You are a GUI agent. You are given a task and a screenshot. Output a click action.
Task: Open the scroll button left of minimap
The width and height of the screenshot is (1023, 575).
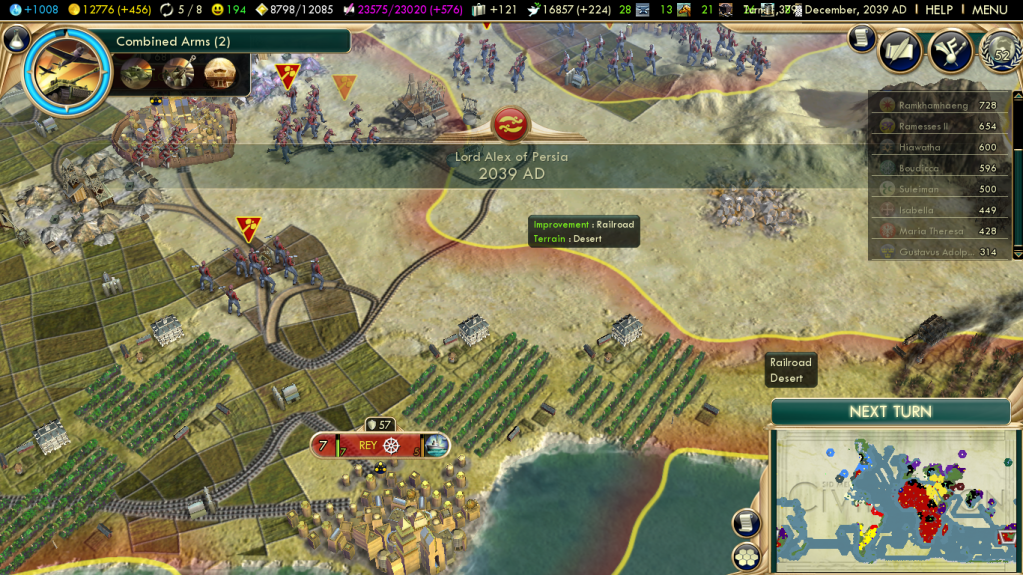point(746,523)
